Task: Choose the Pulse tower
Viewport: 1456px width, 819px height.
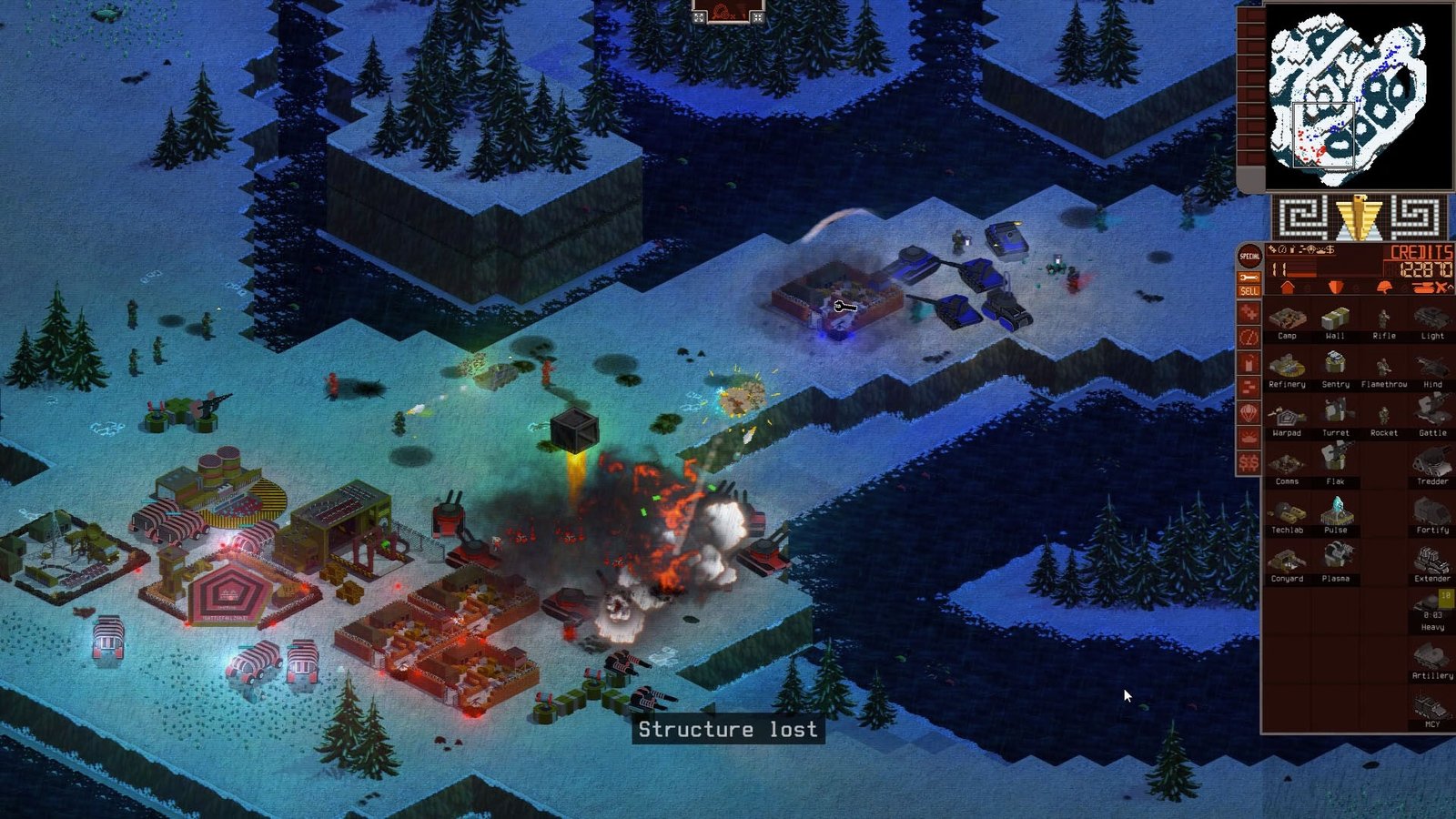Action: 1335,515
